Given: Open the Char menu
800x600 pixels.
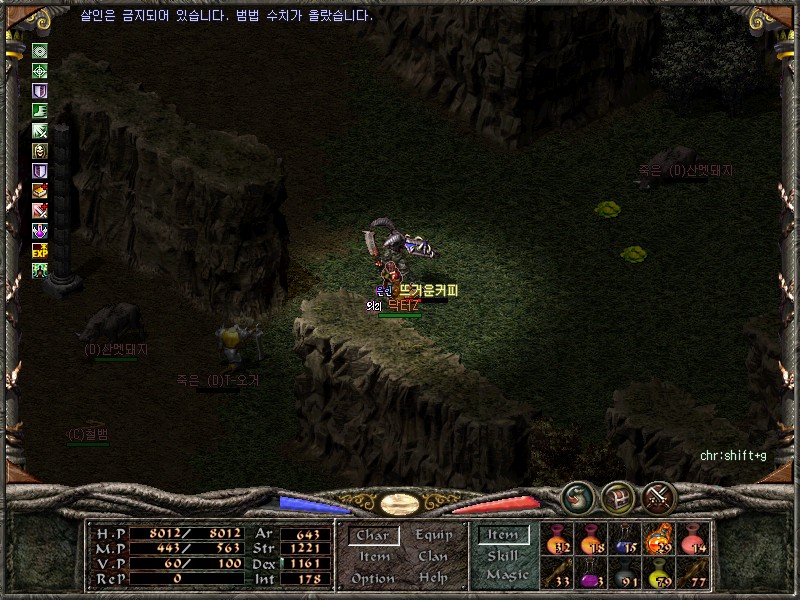Looking at the screenshot, I should 372,535.
